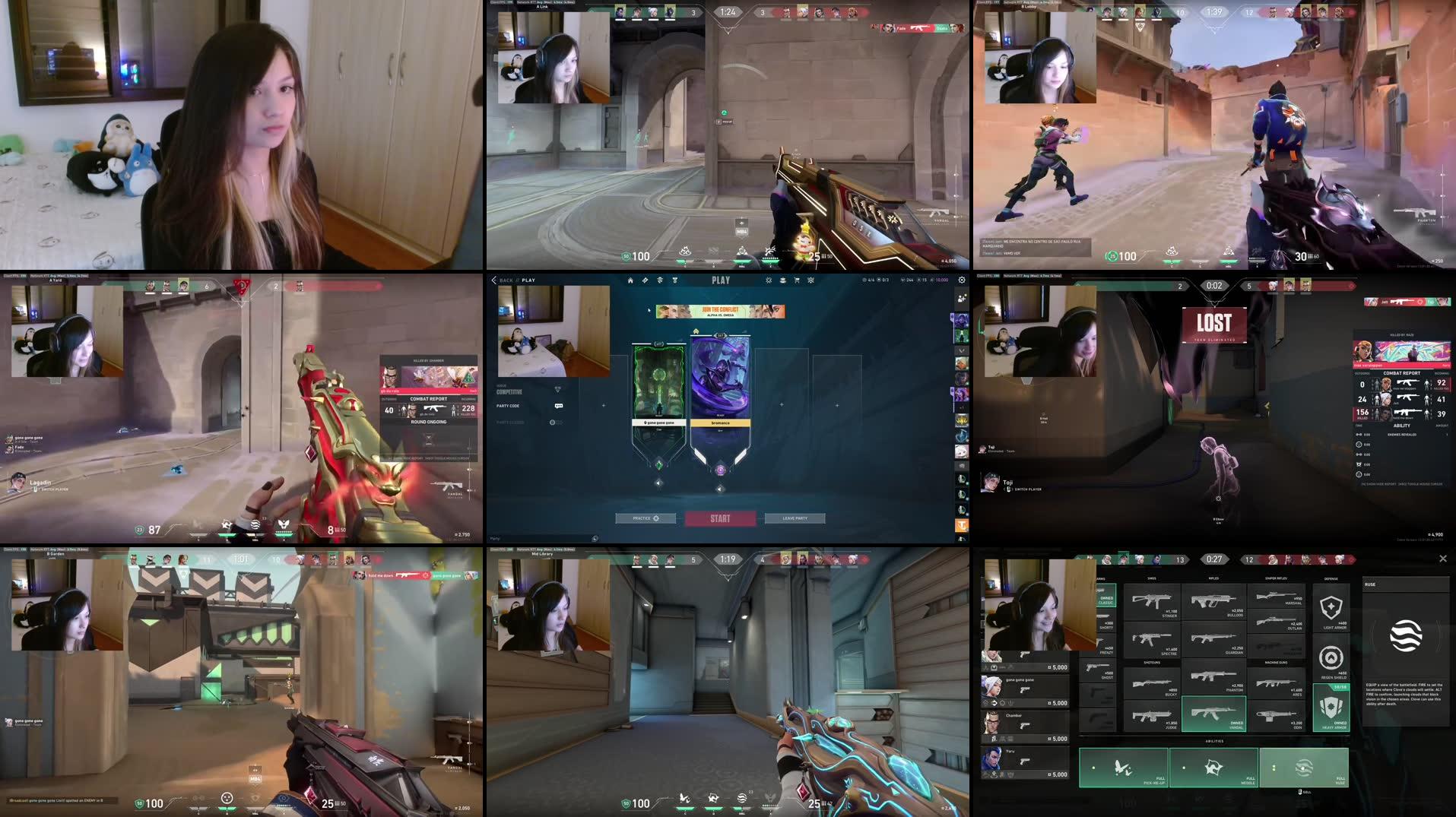Click BACK at the top of the Play screen
The height and width of the screenshot is (817, 1456).
pos(506,279)
